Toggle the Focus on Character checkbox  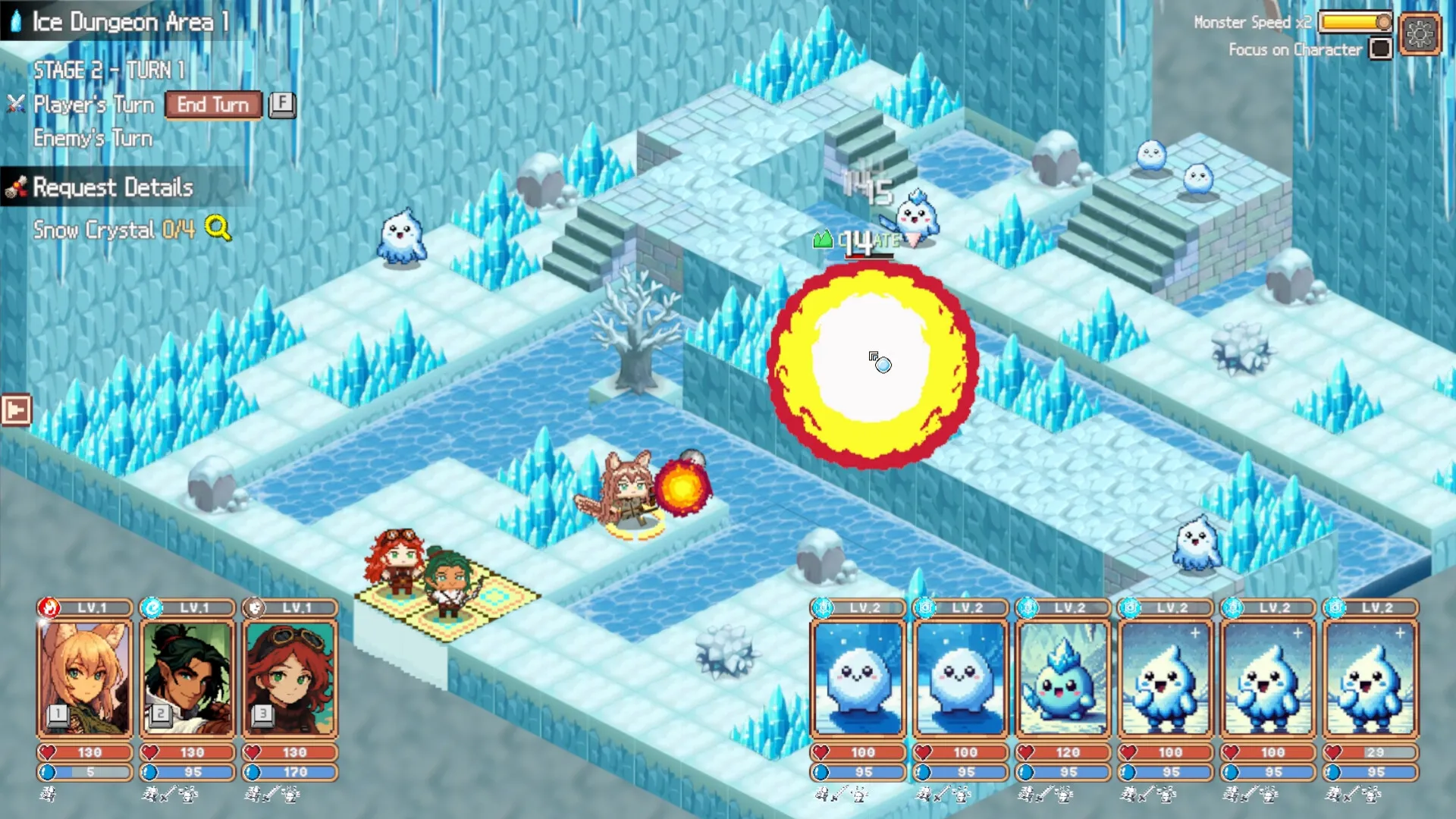1382,49
